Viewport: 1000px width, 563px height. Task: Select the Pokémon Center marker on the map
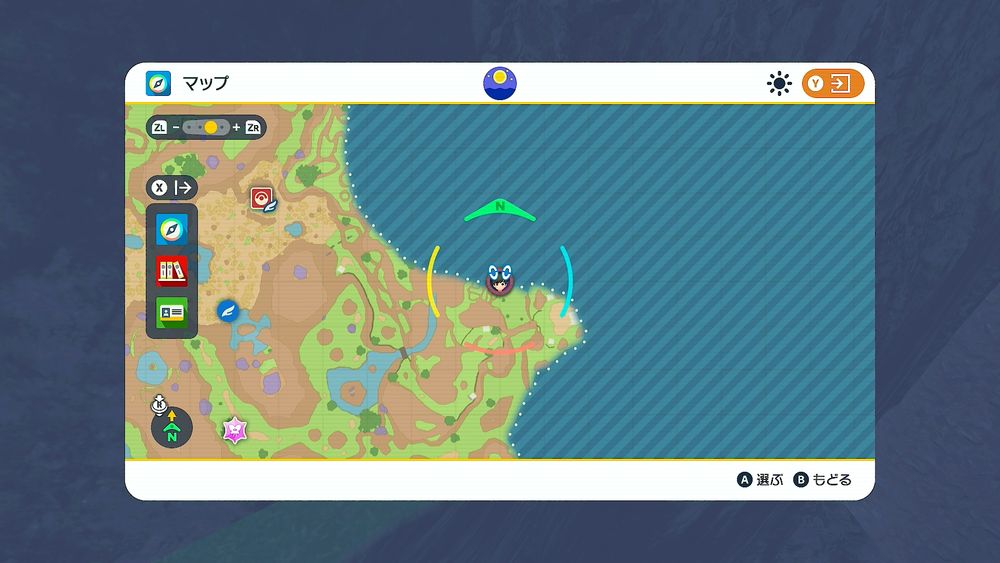coord(264,198)
